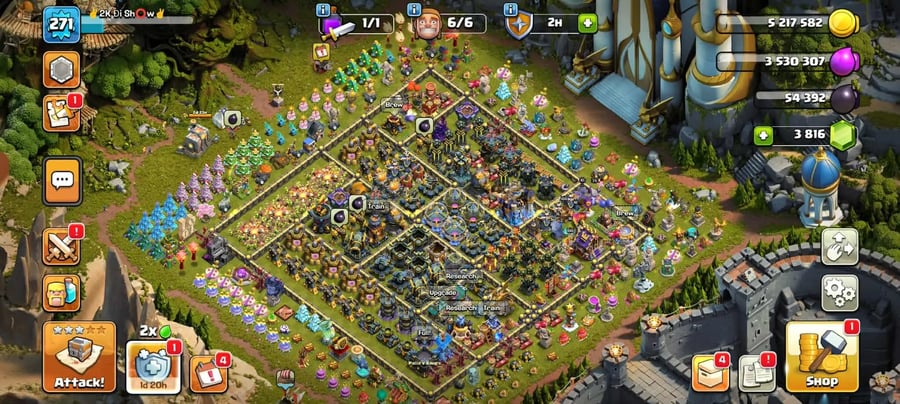This screenshot has height=404, width=900.
Task: Open the grey hexagon league badge
Action: click(60, 69)
